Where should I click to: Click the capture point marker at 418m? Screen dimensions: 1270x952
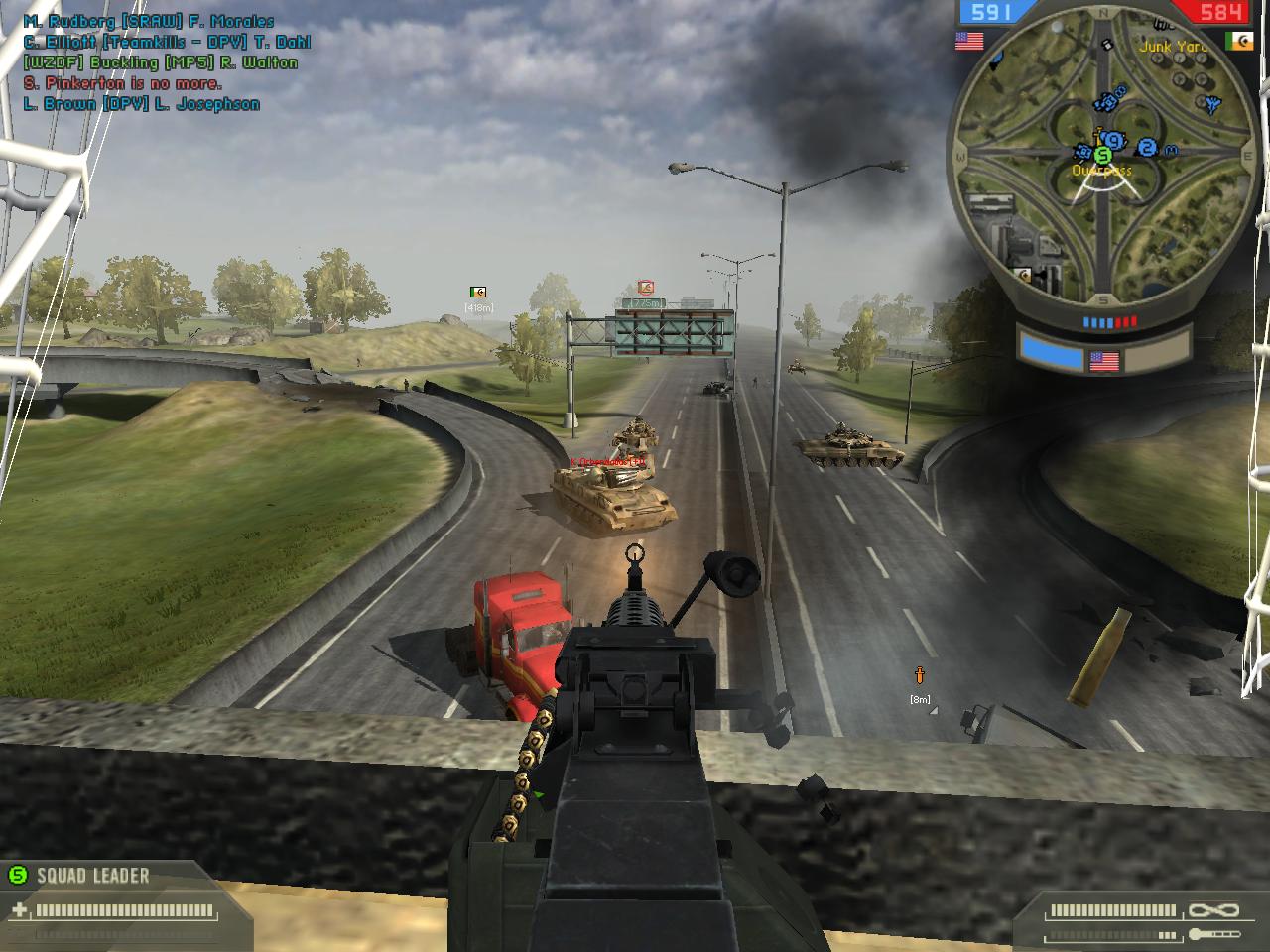pyautogui.click(x=477, y=290)
